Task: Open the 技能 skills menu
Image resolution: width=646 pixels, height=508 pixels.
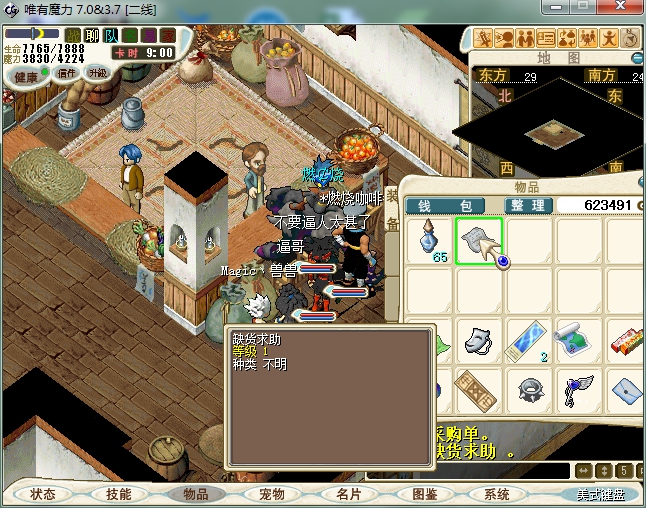Action: click(x=119, y=494)
